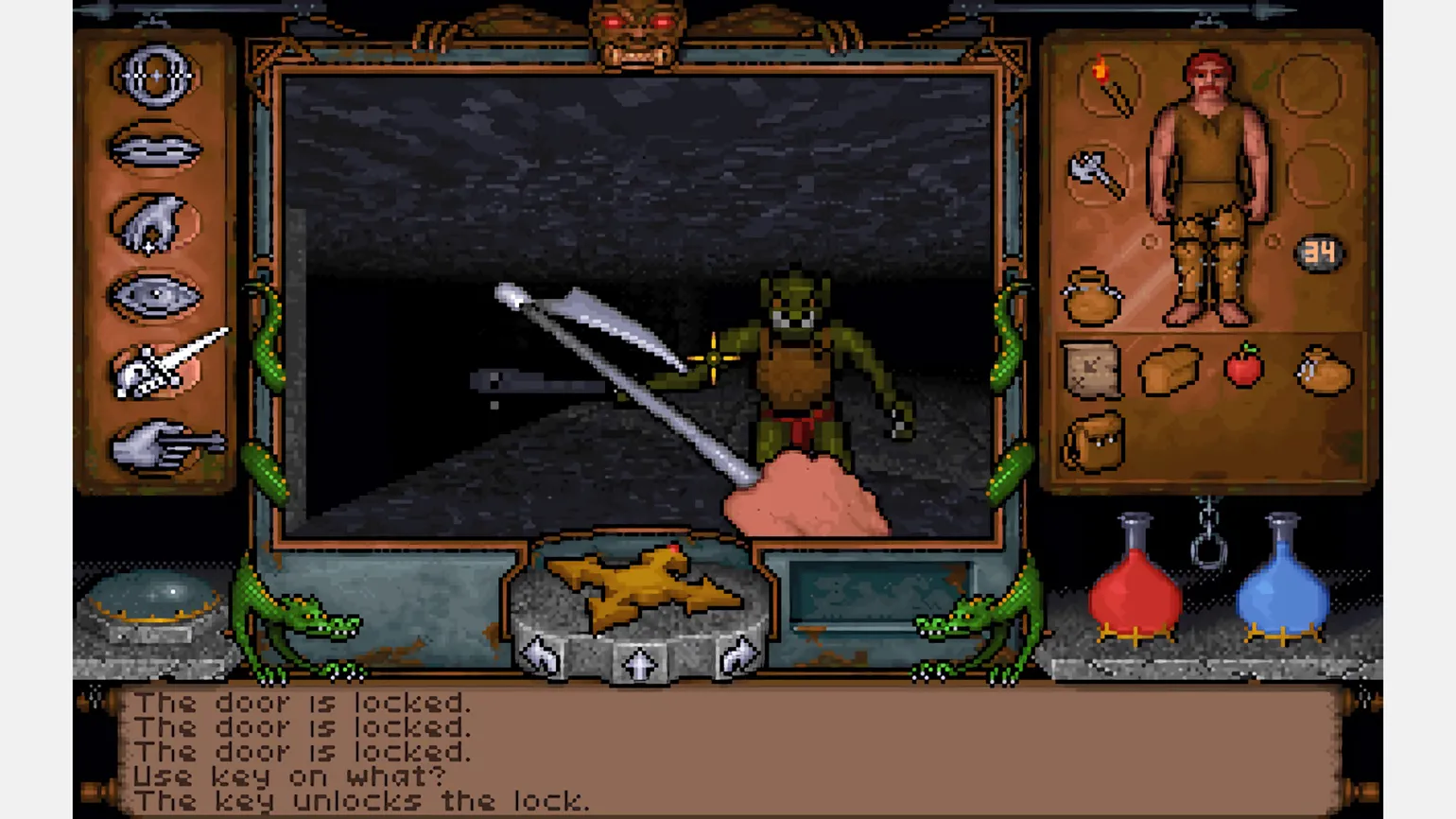Open the map scroll in inventory
1456x819 pixels.
(1091, 369)
